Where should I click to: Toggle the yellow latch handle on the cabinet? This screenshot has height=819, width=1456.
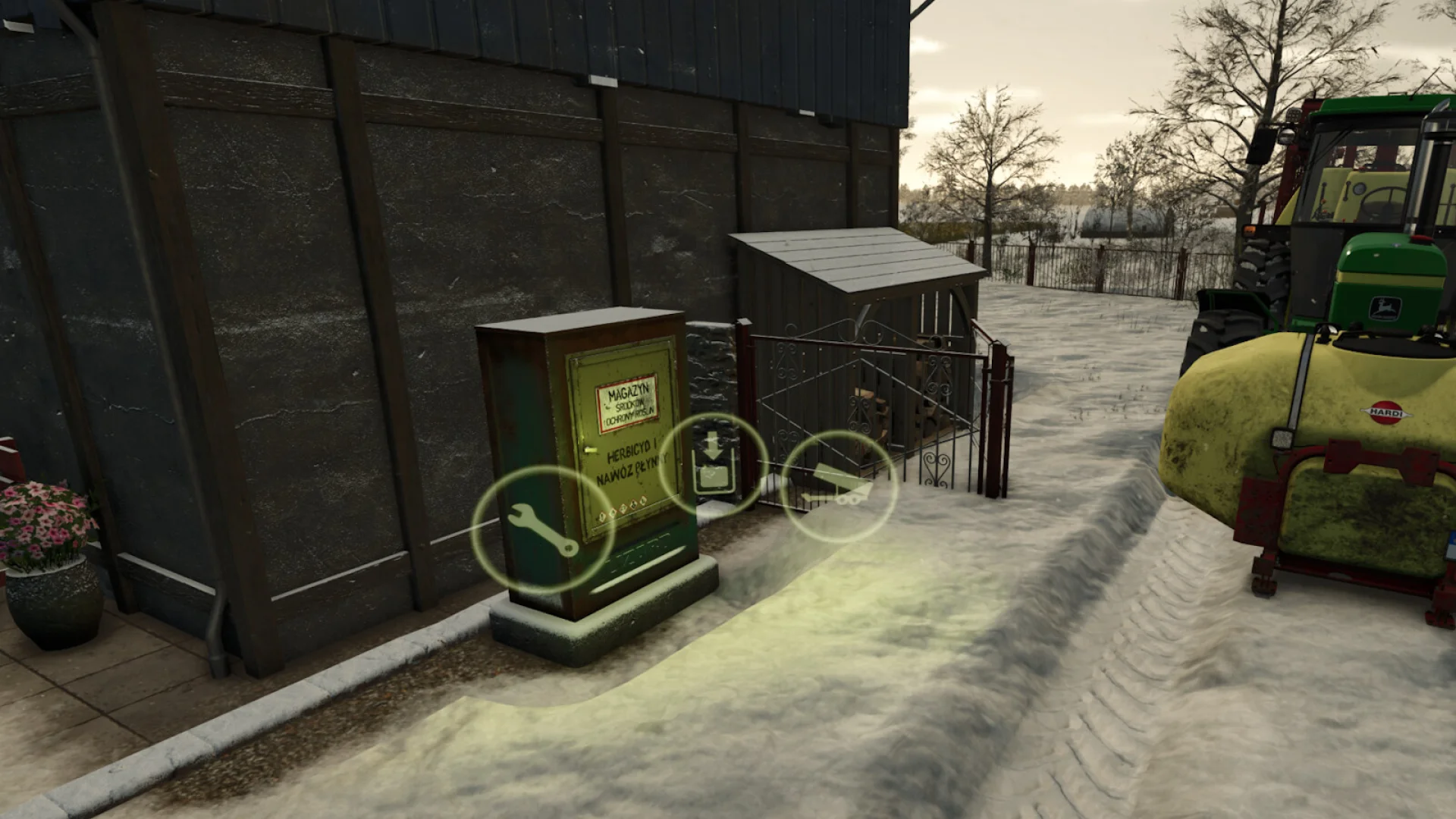(591, 450)
